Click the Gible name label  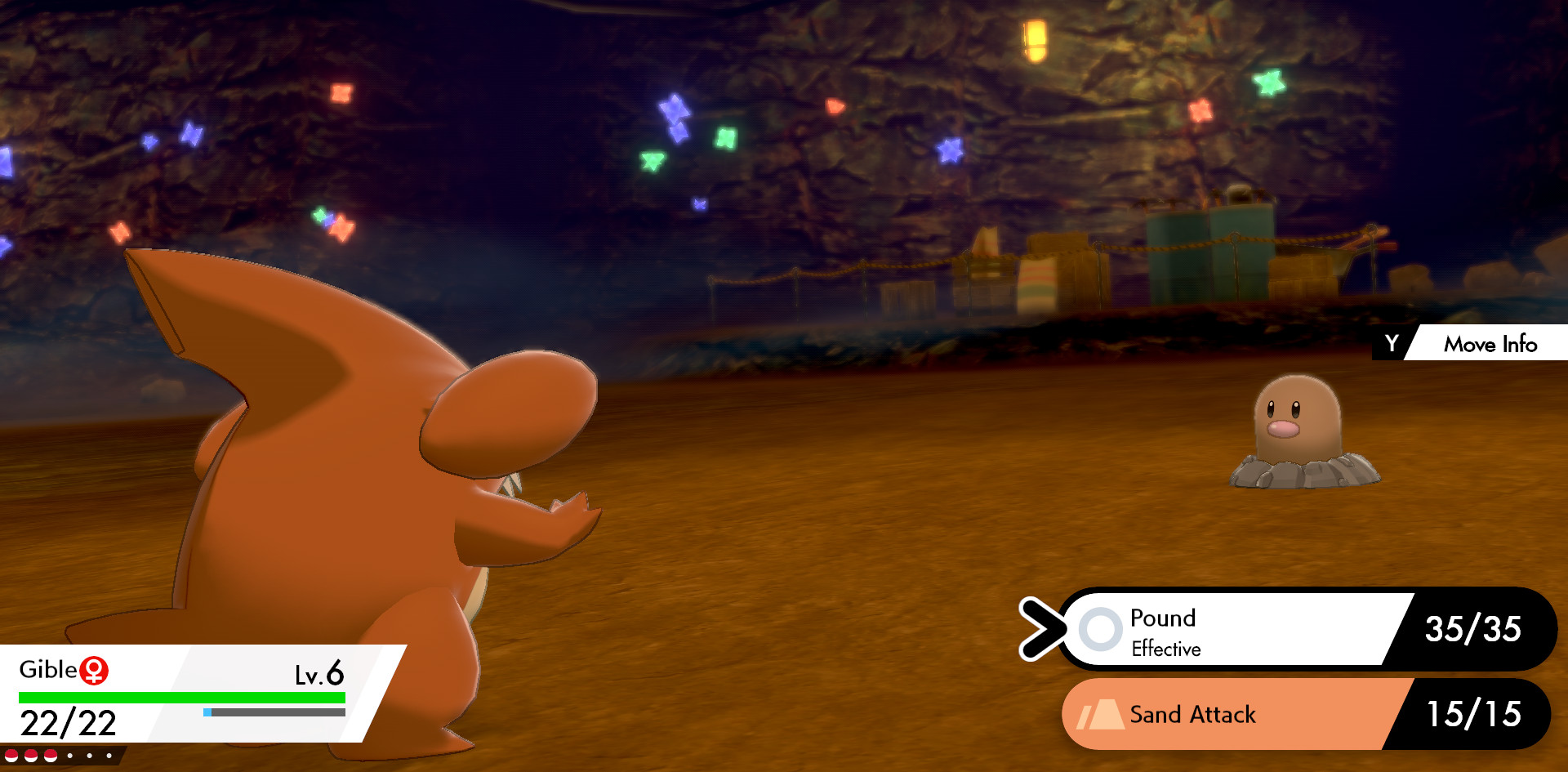[51, 670]
